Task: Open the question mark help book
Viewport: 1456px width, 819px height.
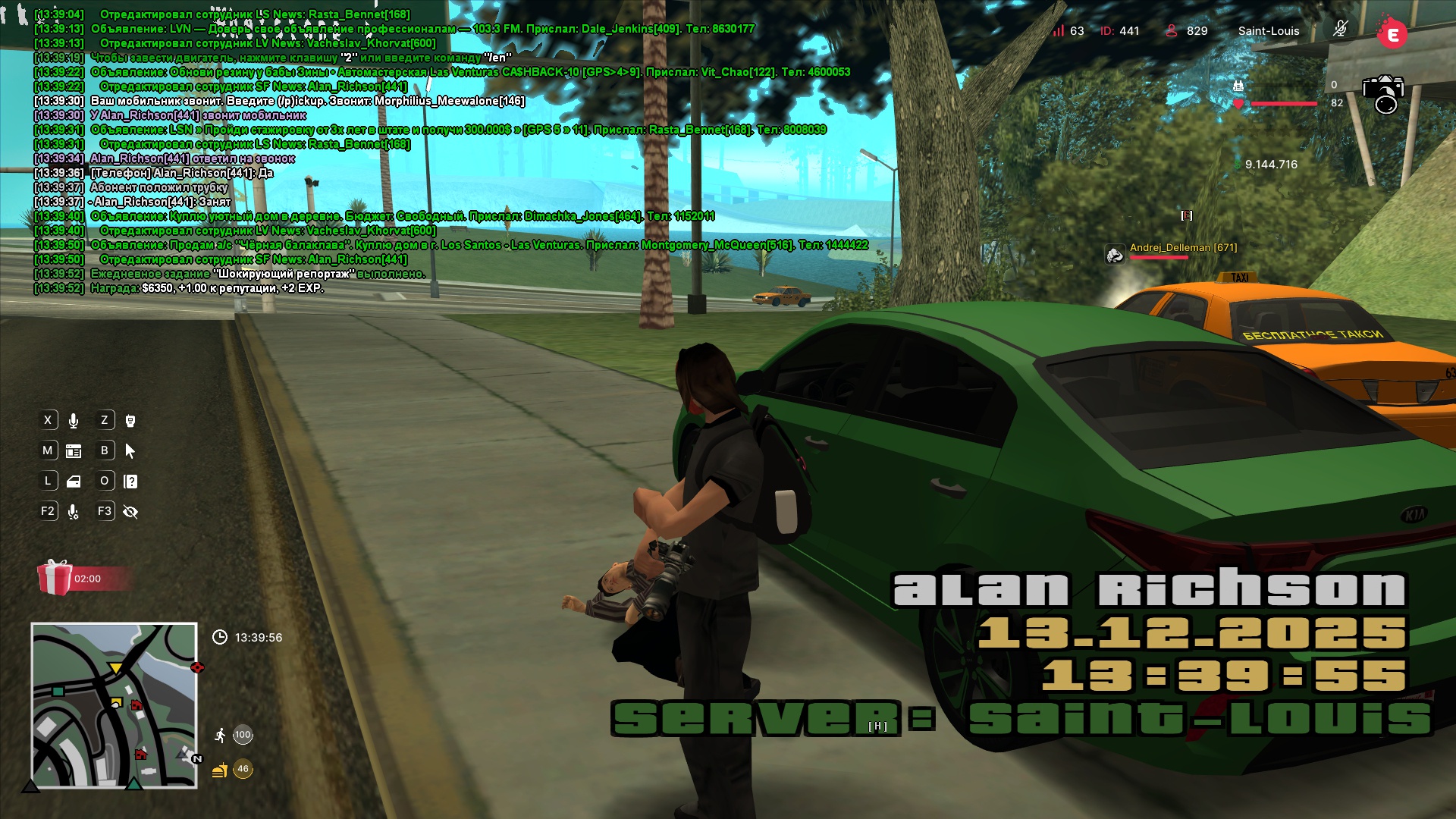Action: [x=130, y=482]
